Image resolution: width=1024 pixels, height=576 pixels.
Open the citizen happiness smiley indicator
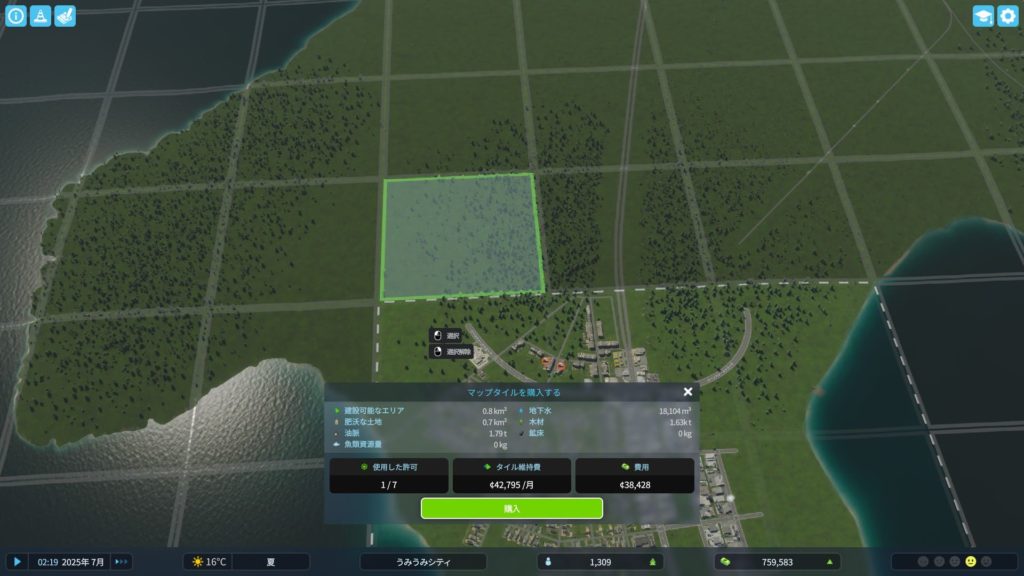tap(970, 562)
